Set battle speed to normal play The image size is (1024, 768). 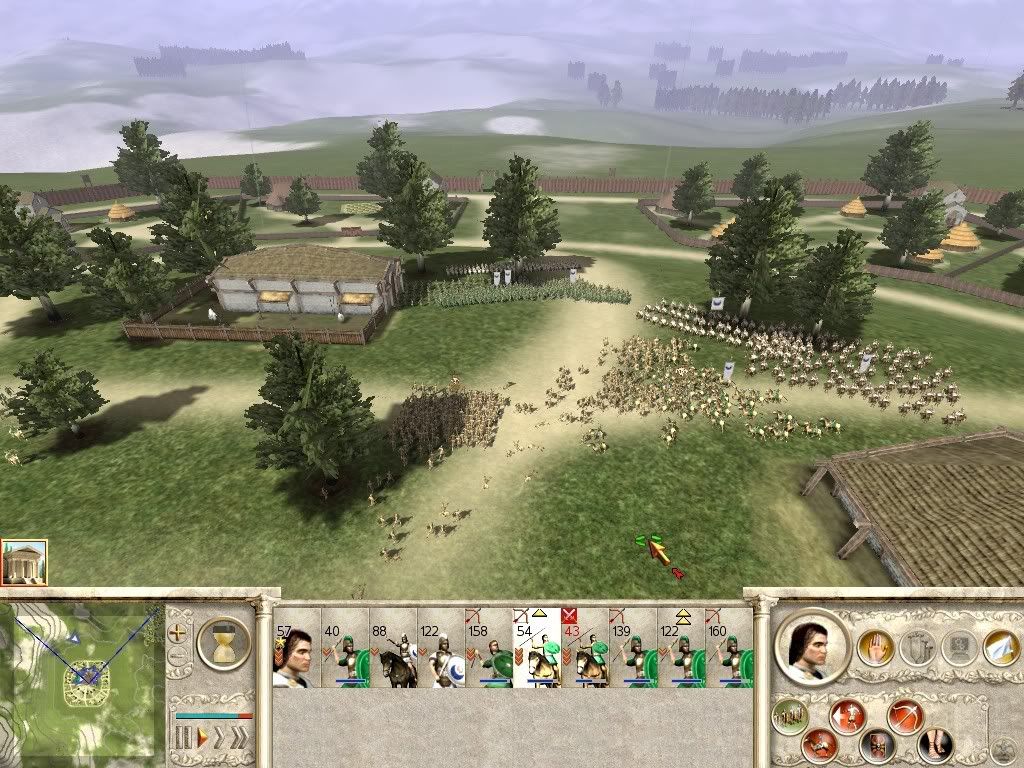201,739
